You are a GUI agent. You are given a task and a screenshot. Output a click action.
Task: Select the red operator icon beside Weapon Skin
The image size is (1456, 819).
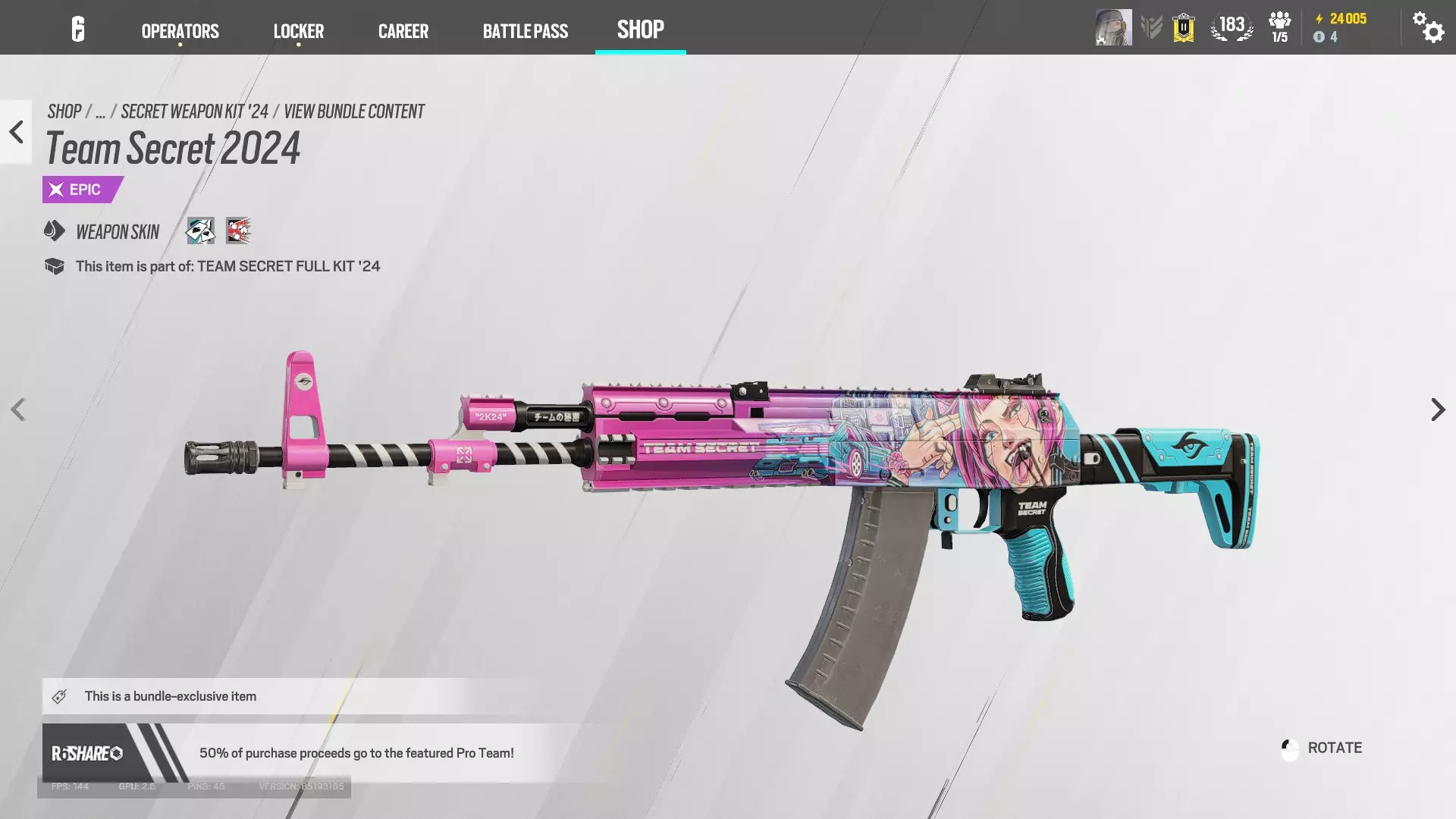click(238, 231)
